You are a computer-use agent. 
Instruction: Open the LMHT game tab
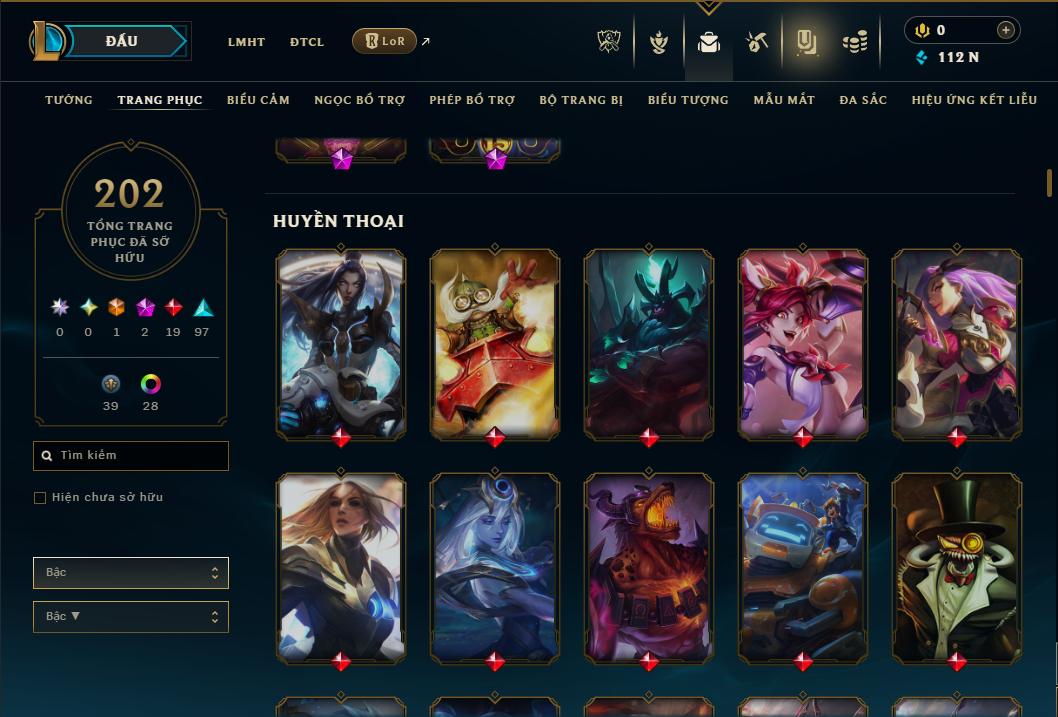click(246, 42)
